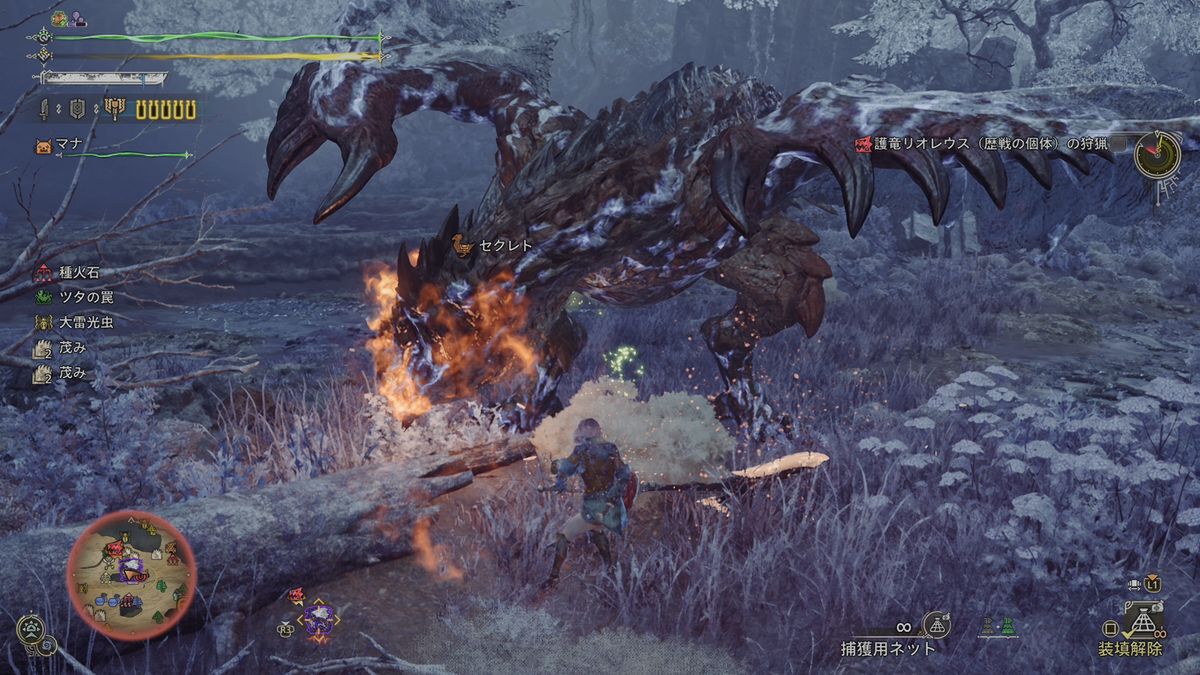Choose the ツタの罠 vine trap entry
The height and width of the screenshot is (675, 1200).
pyautogui.click(x=79, y=297)
